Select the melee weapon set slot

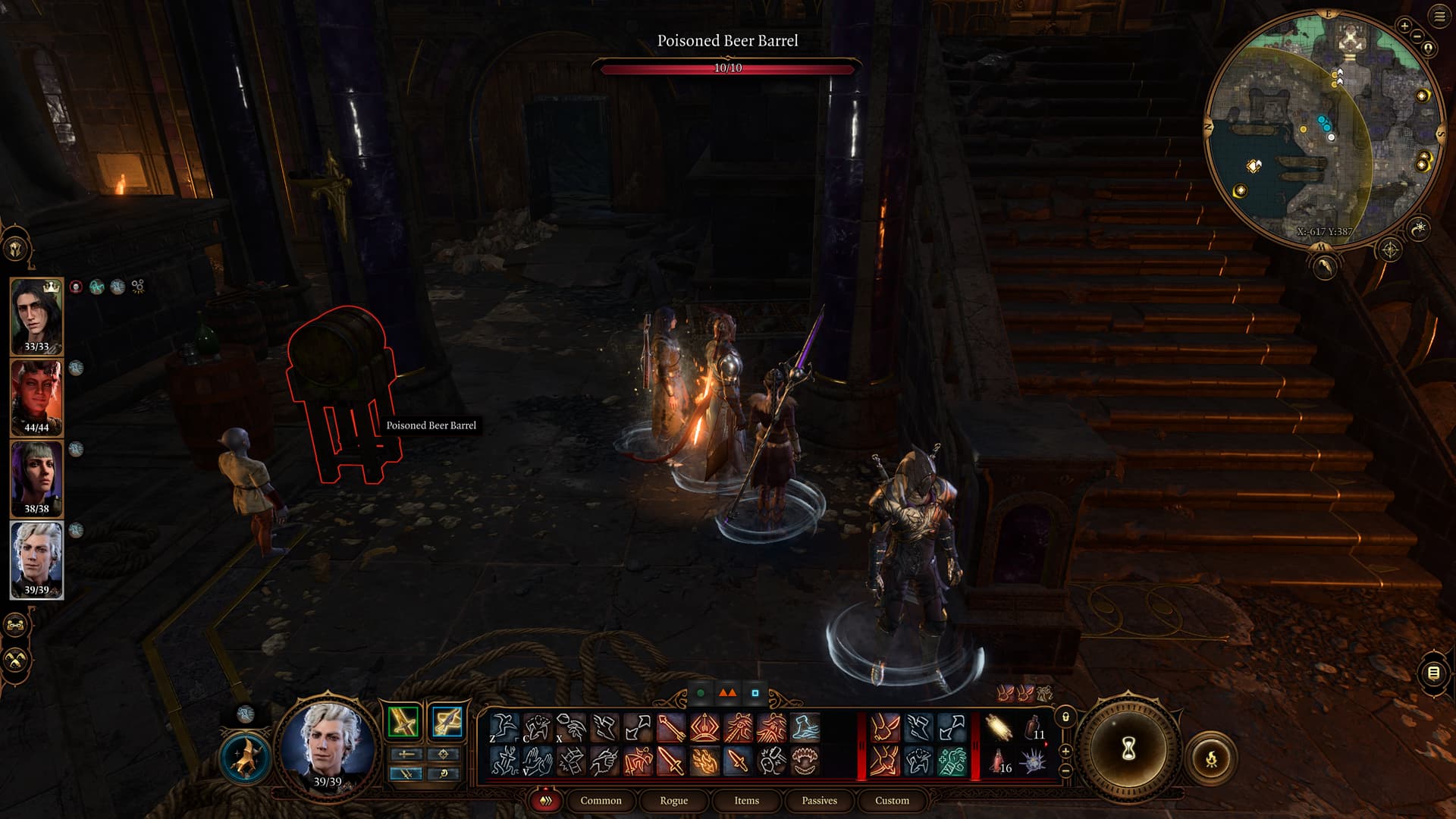point(403,722)
